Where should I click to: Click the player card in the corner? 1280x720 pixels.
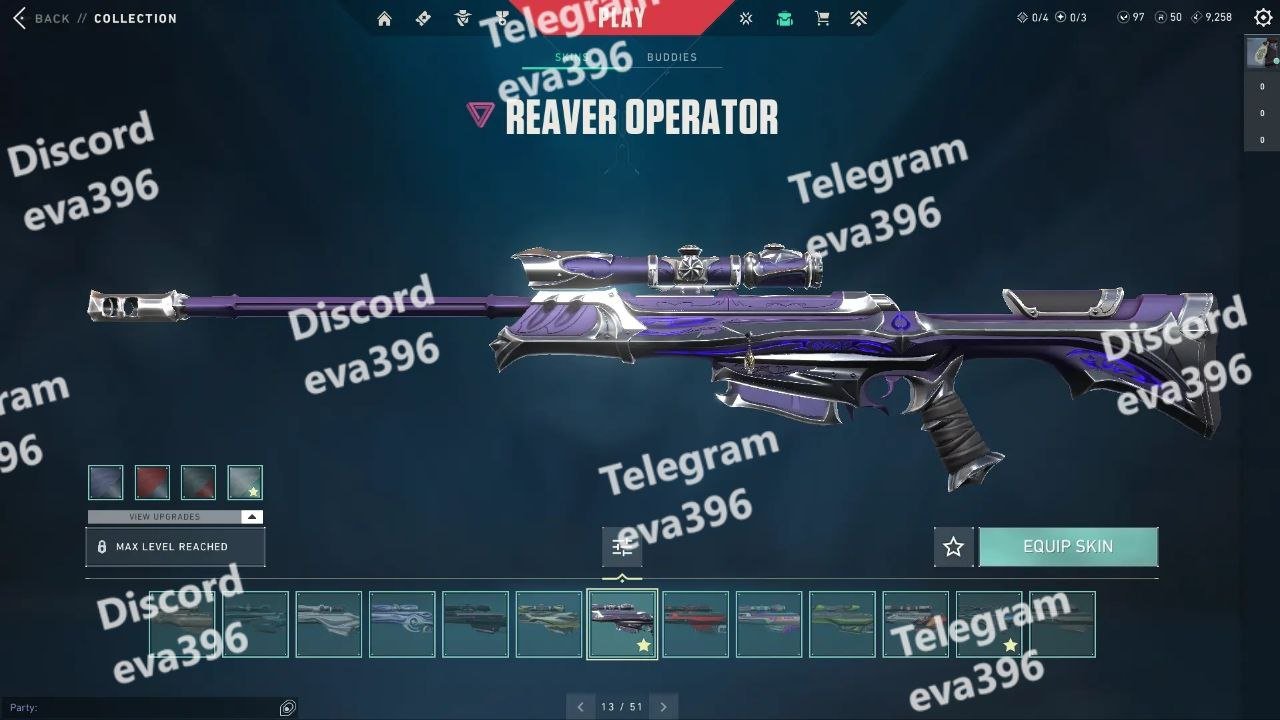click(x=1262, y=52)
